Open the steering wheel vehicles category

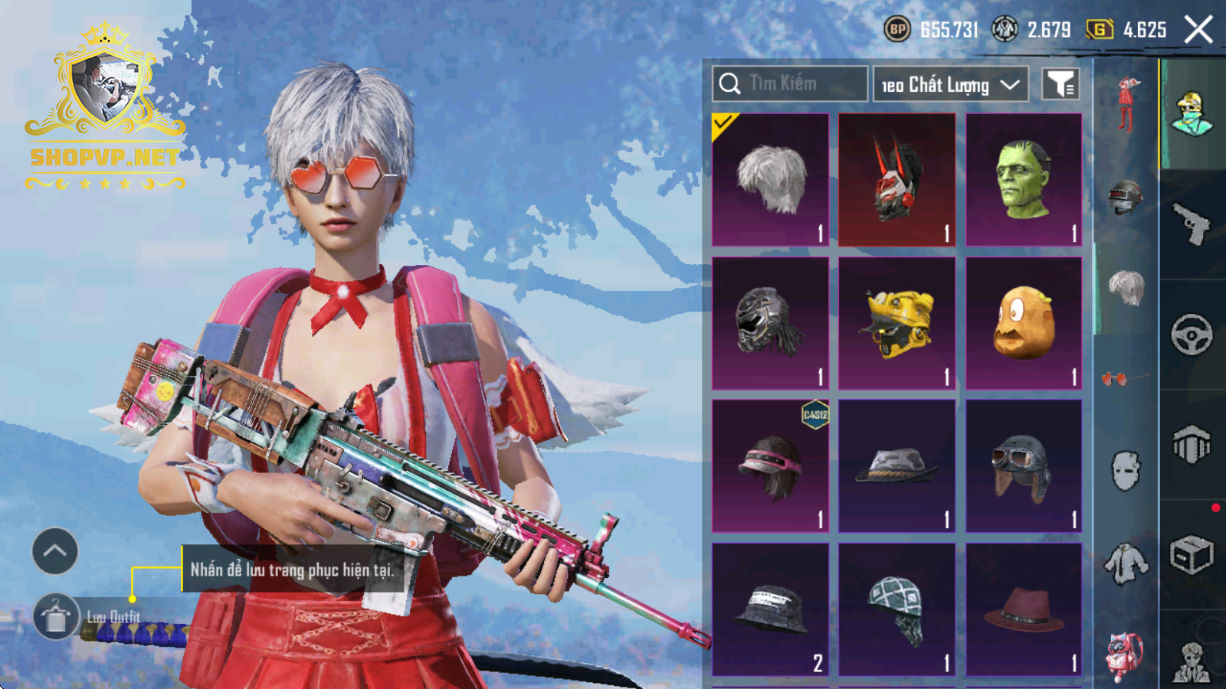click(x=1192, y=335)
